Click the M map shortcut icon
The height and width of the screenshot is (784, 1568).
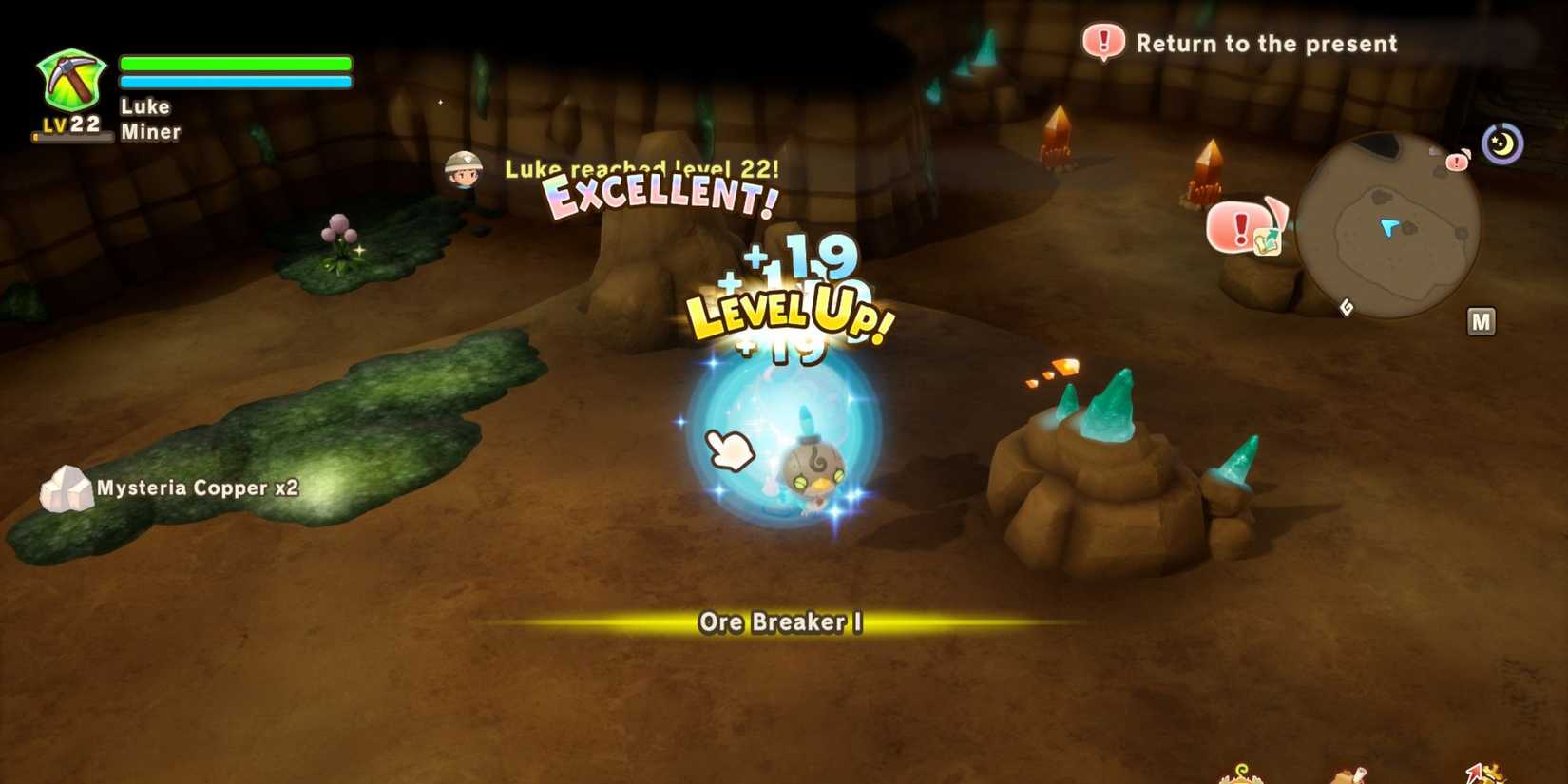pos(1482,321)
